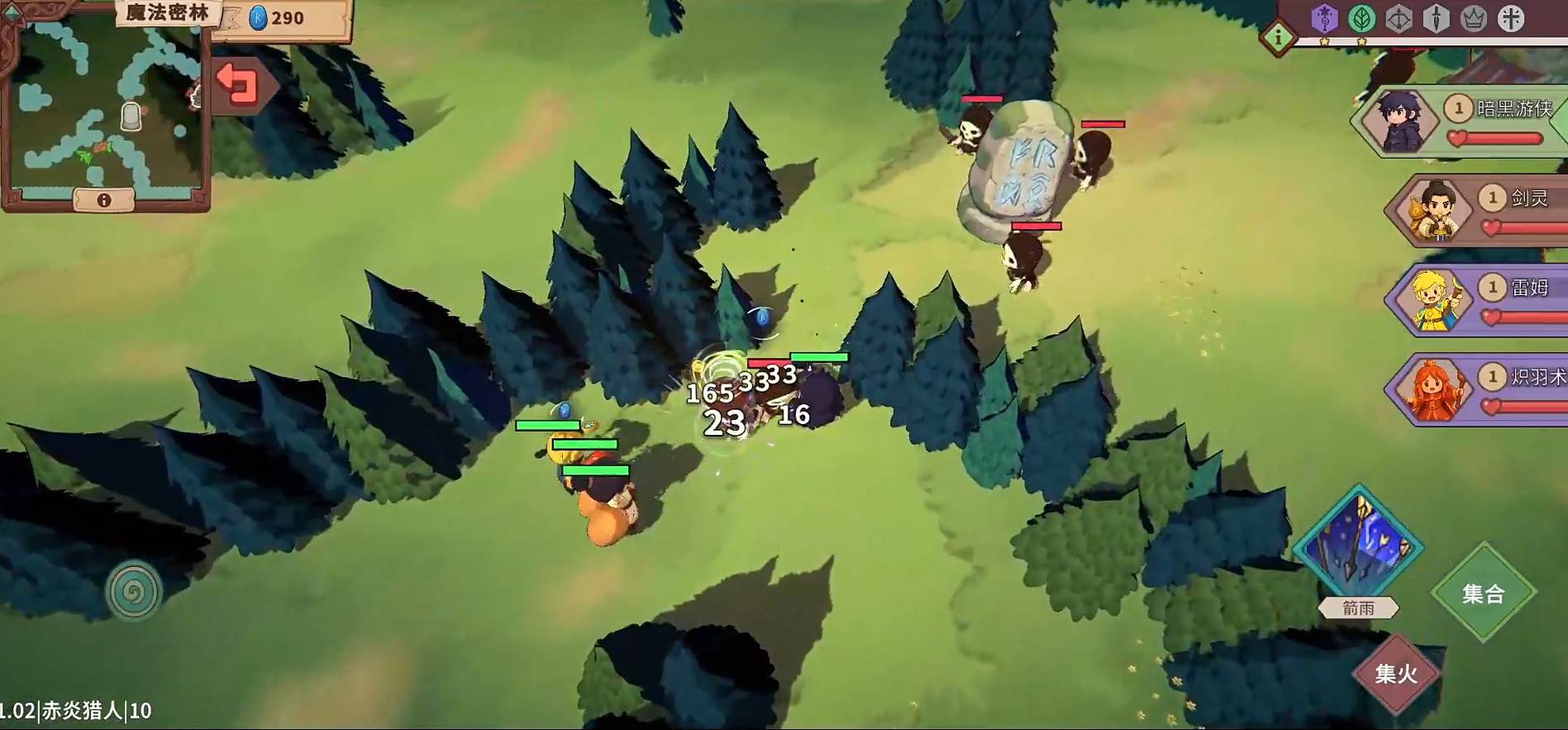Screen dimensions: 1568x730
Task: Choose the green leaf class icon
Action: [1361, 18]
